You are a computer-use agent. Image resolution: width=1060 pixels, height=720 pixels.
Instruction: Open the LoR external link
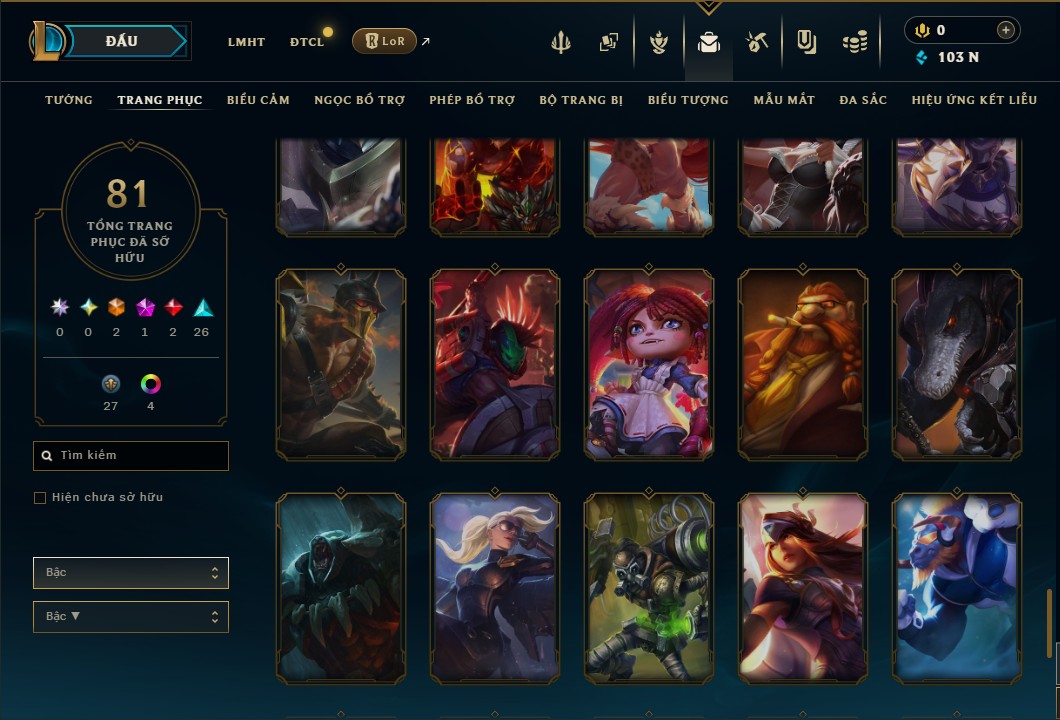(385, 41)
